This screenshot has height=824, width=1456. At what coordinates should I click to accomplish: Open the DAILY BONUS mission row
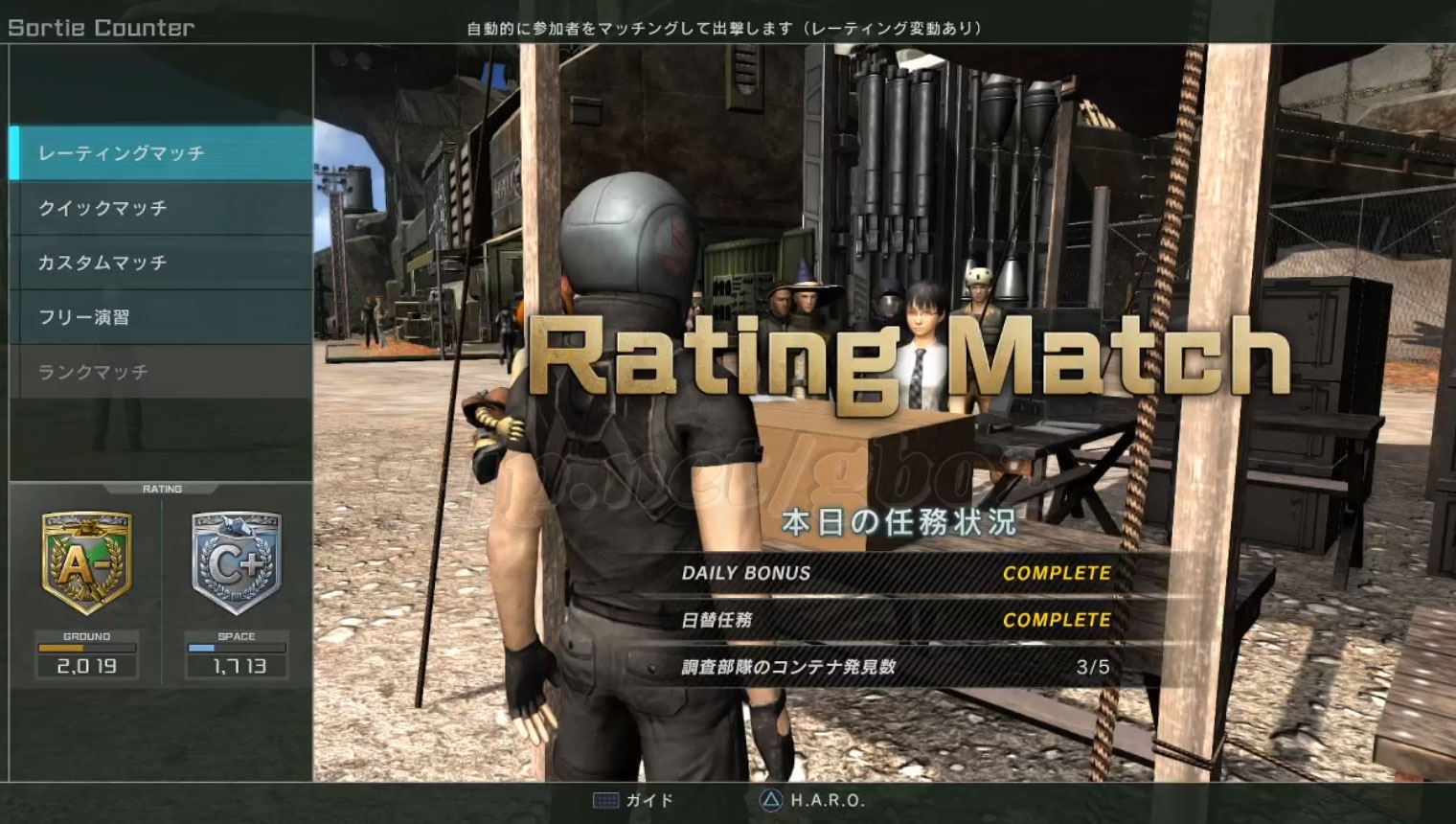click(x=896, y=573)
